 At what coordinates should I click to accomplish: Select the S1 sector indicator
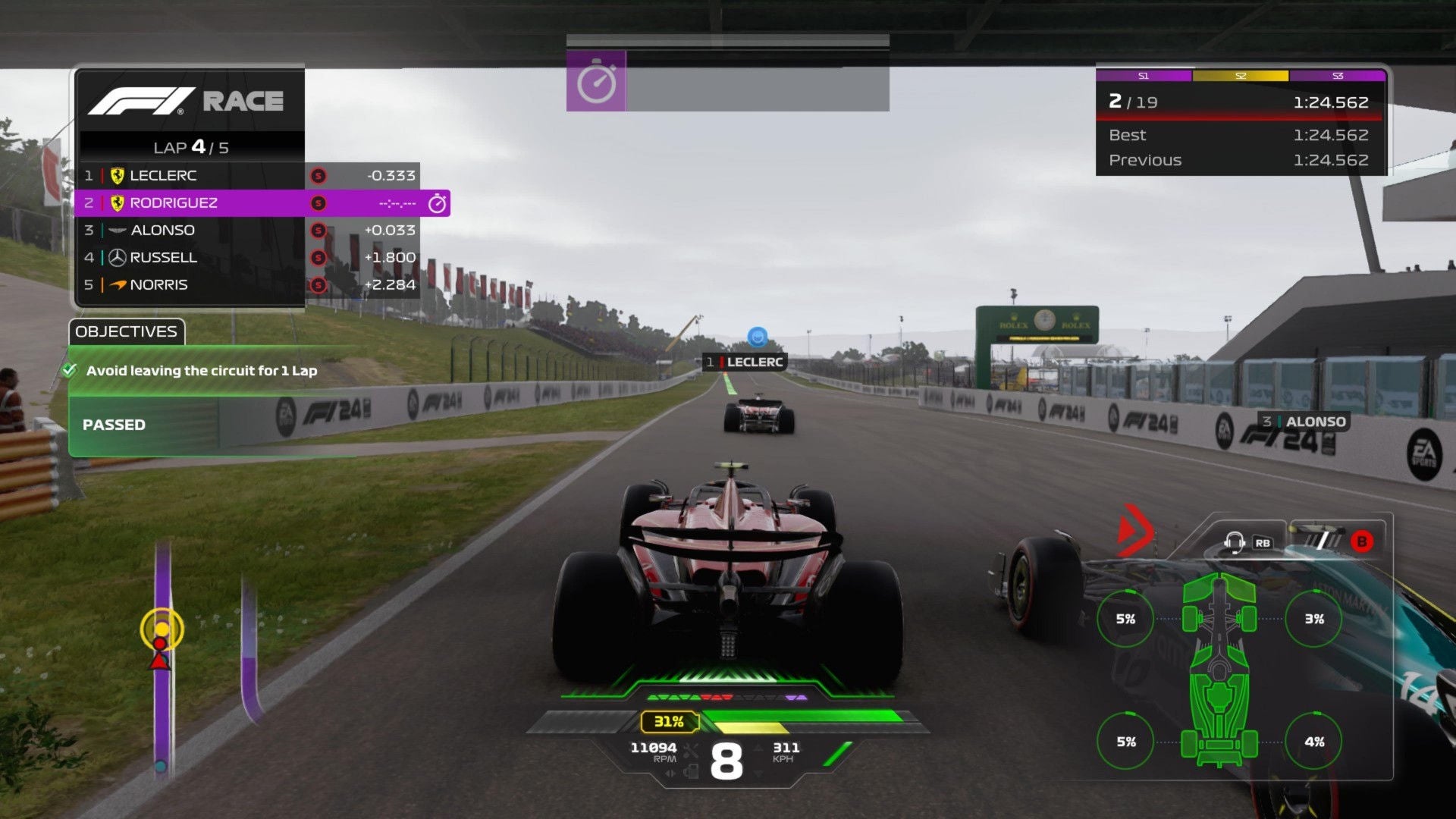click(x=1144, y=76)
